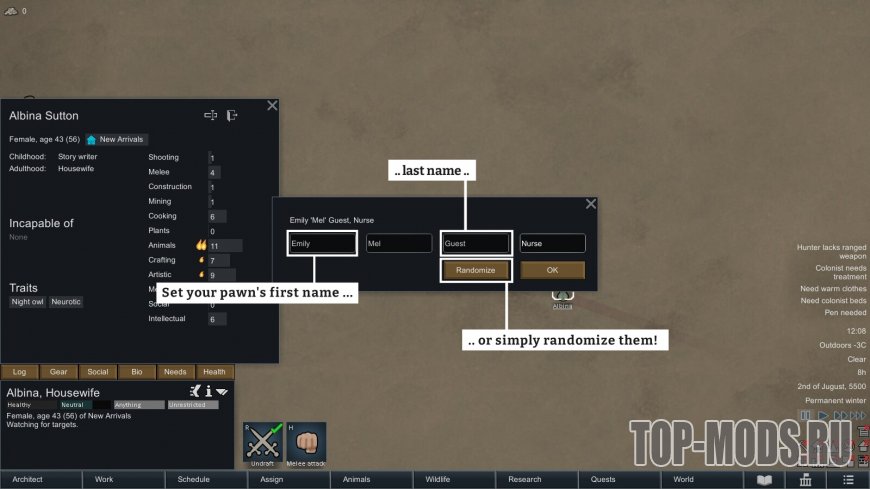Close Albina Sutton's character card
Viewport: 870px width, 489px height.
click(x=272, y=105)
